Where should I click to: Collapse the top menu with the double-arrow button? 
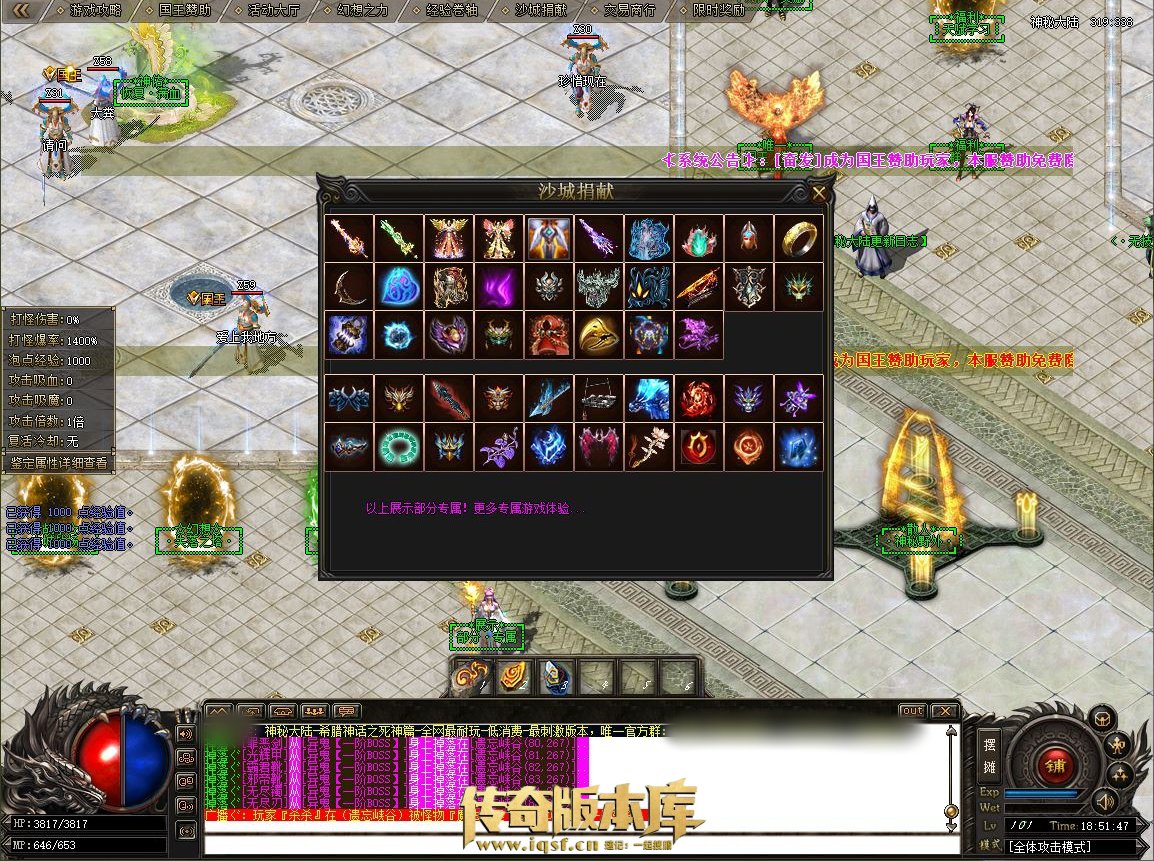click(22, 10)
